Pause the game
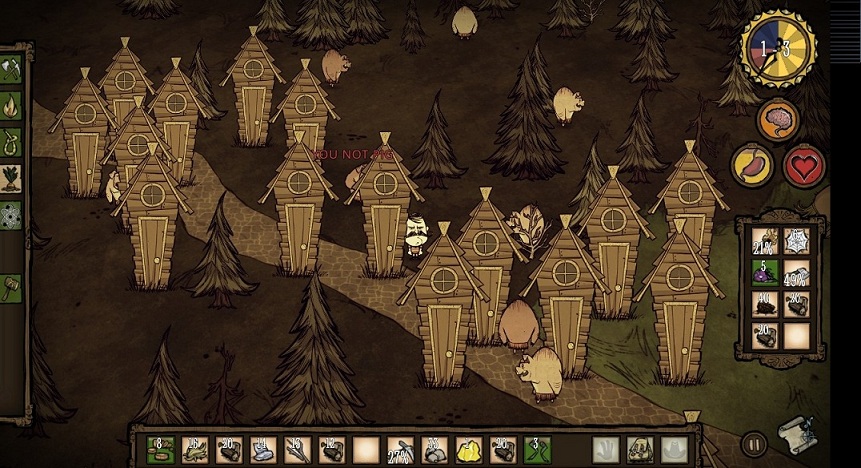 tap(755, 443)
